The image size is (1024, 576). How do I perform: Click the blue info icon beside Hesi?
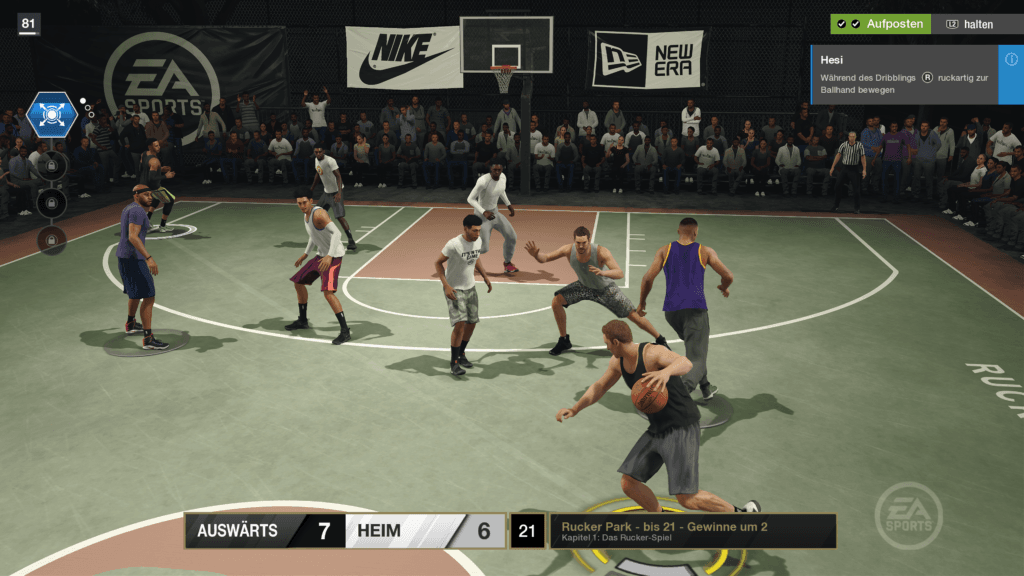pyautogui.click(x=1011, y=60)
